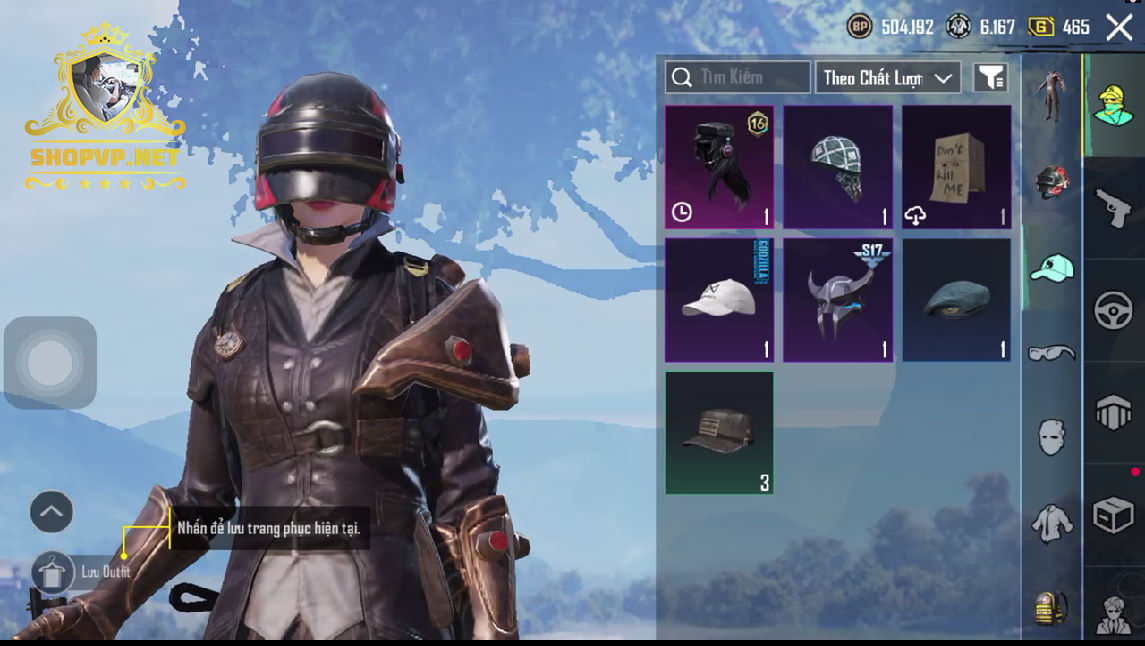The height and width of the screenshot is (646, 1145).
Task: Switch to the pistol weapons tab
Action: 1113,209
